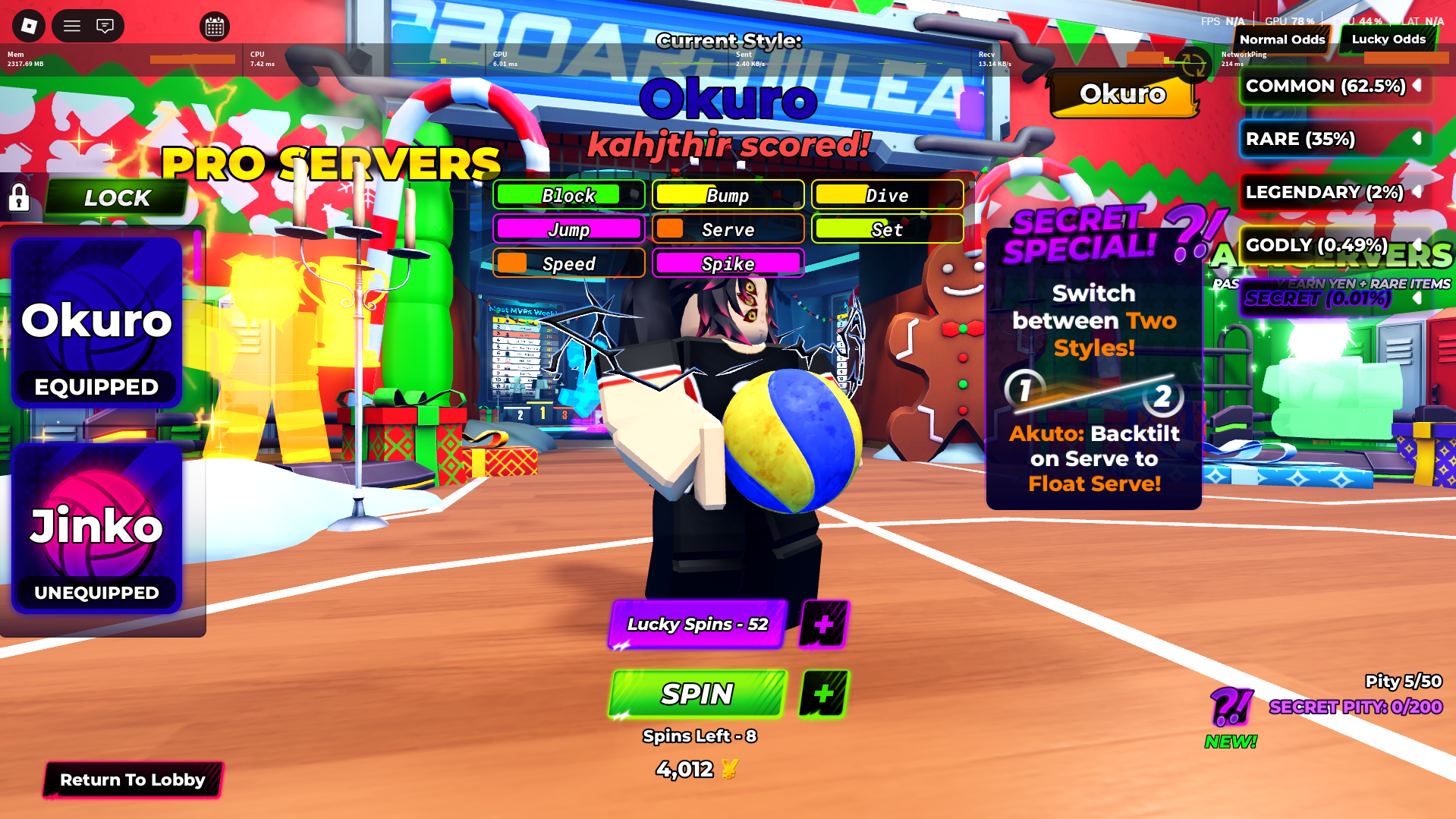Switch to the Lucky Odds tab
Viewport: 1456px width, 819px height.
[x=1388, y=39]
